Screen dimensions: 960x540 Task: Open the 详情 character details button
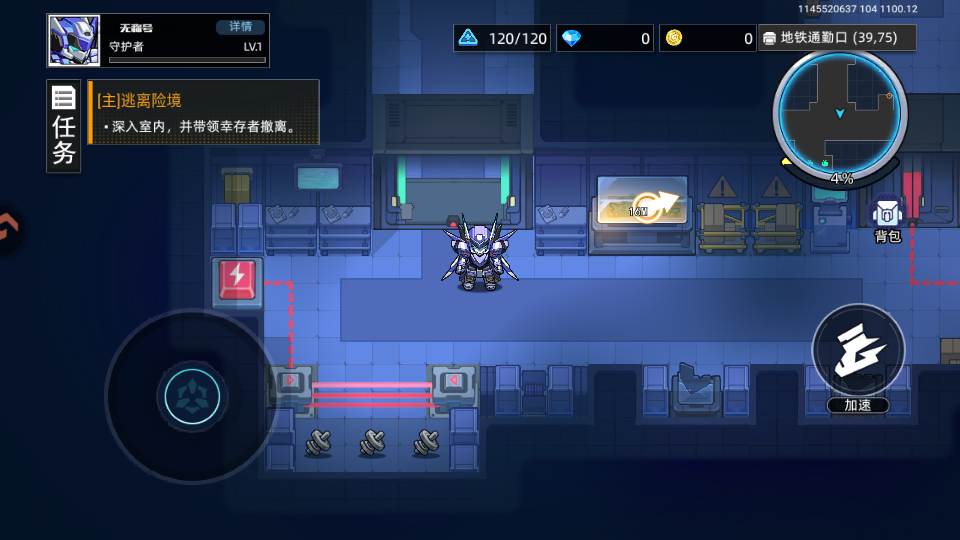241,27
